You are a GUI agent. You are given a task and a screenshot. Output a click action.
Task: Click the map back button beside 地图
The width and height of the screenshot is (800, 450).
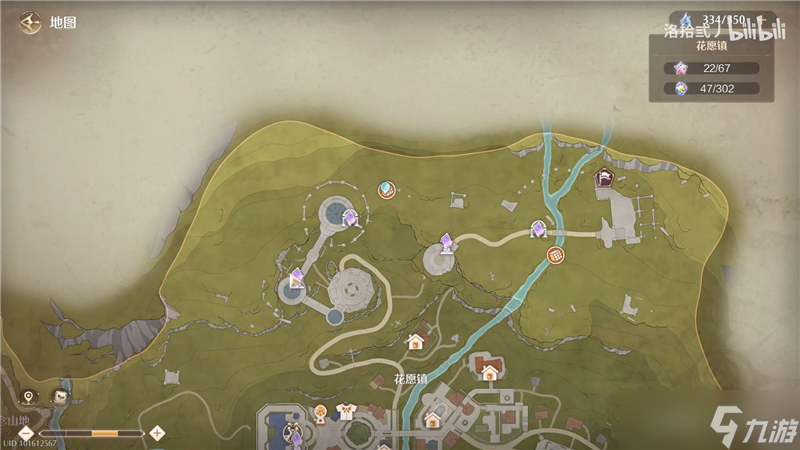point(29,21)
